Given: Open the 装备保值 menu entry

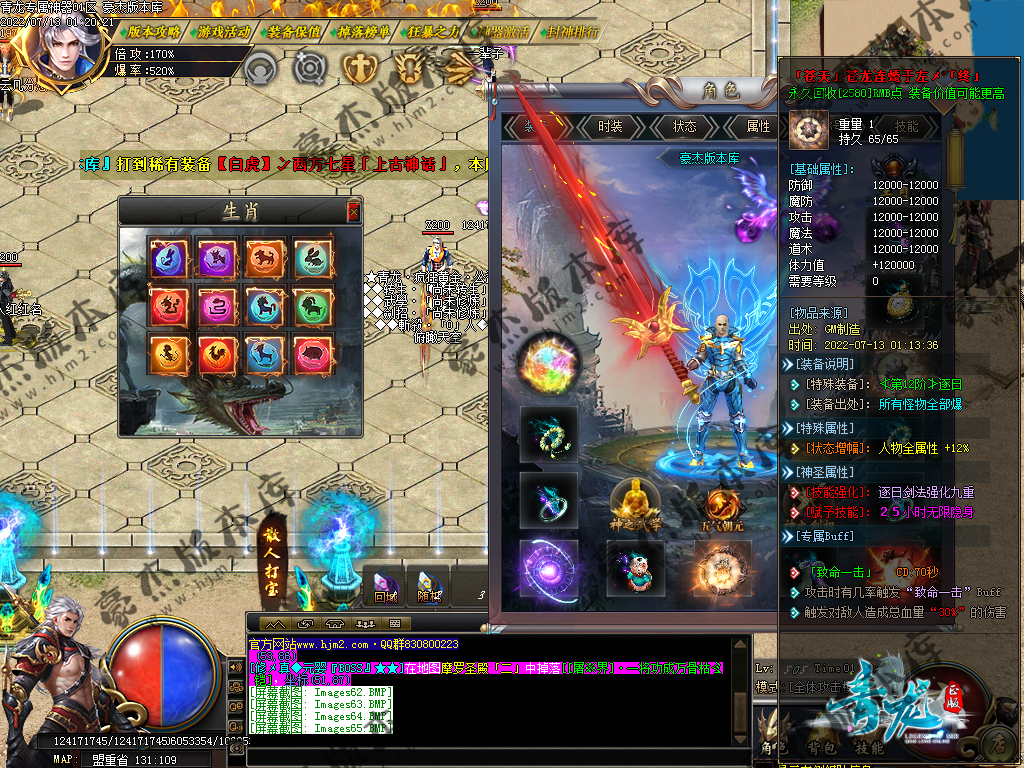Looking at the screenshot, I should tap(294, 32).
